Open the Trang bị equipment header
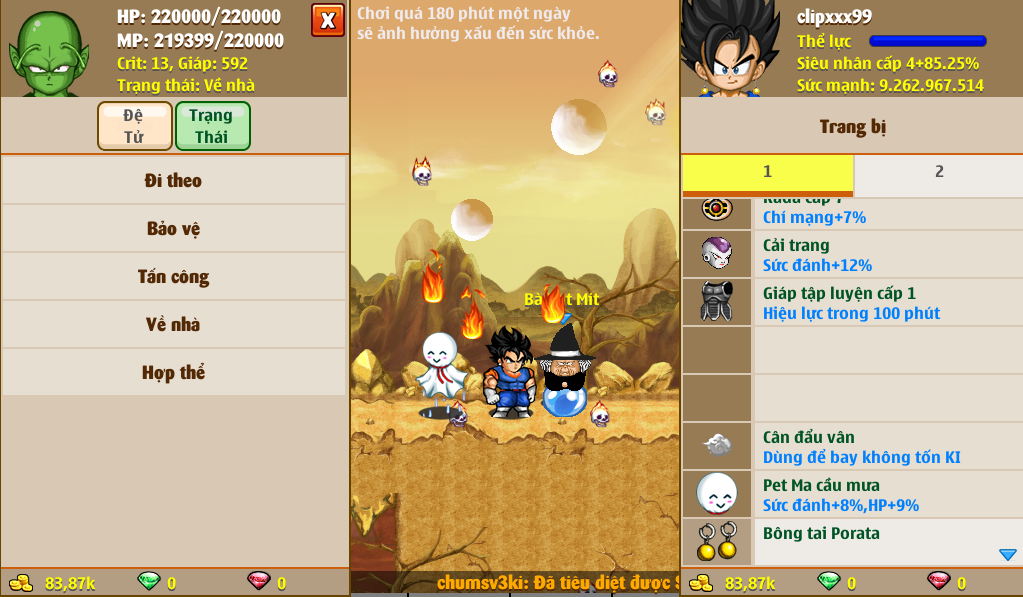The image size is (1023, 597). (852, 127)
